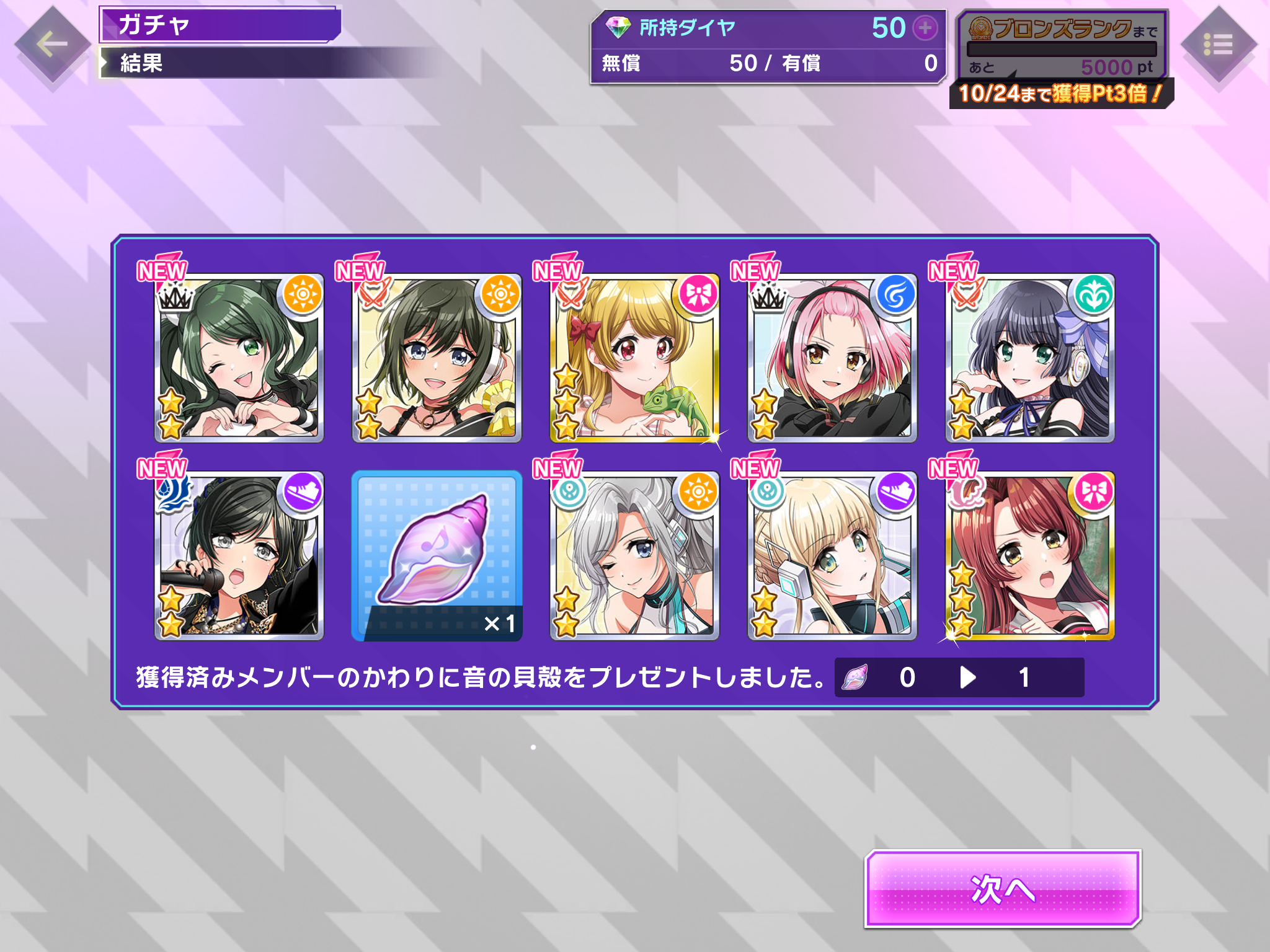Select the green twin-tail girl card
Viewport: 1270px width, 952px height.
point(239,358)
